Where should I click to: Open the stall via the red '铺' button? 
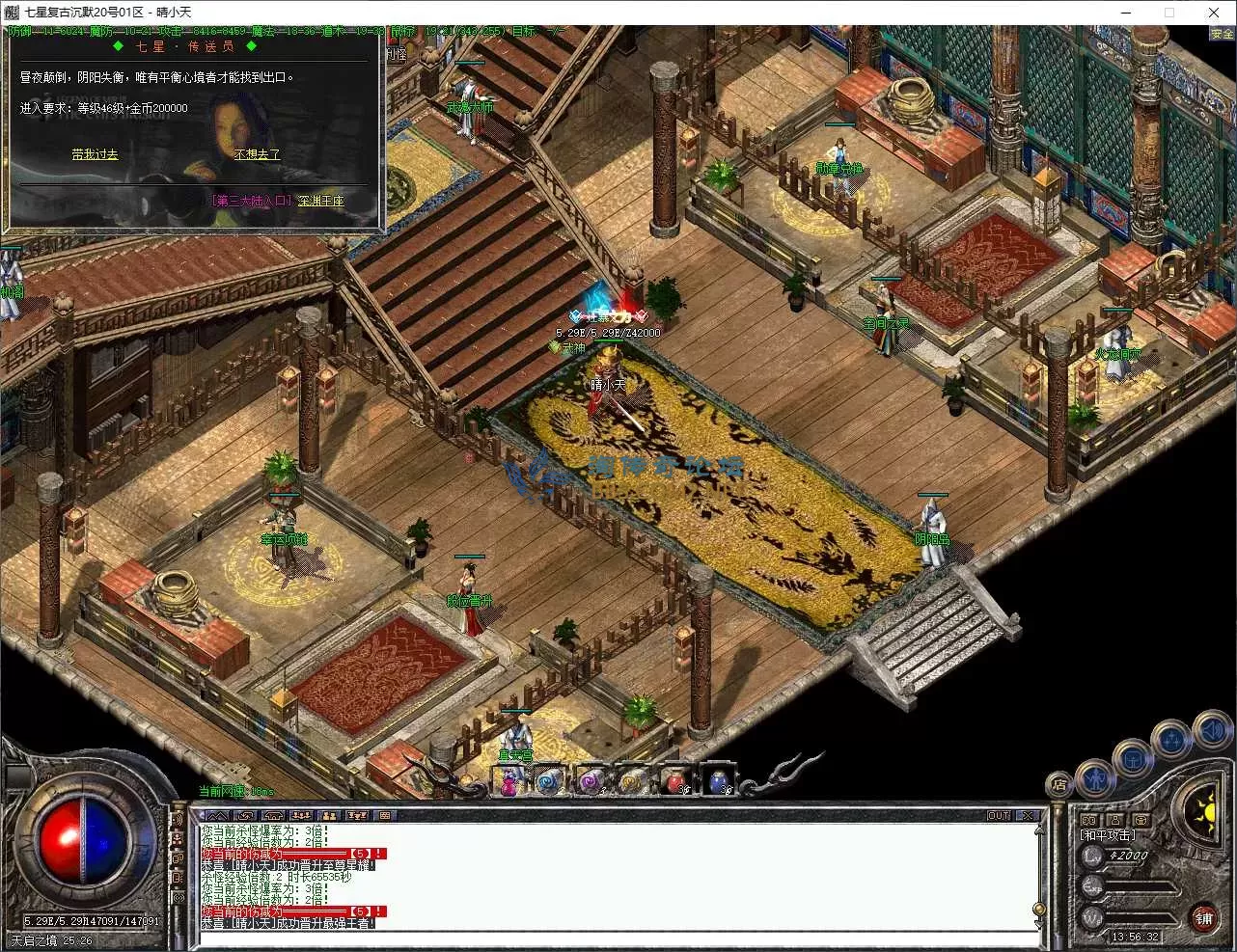(x=1203, y=917)
